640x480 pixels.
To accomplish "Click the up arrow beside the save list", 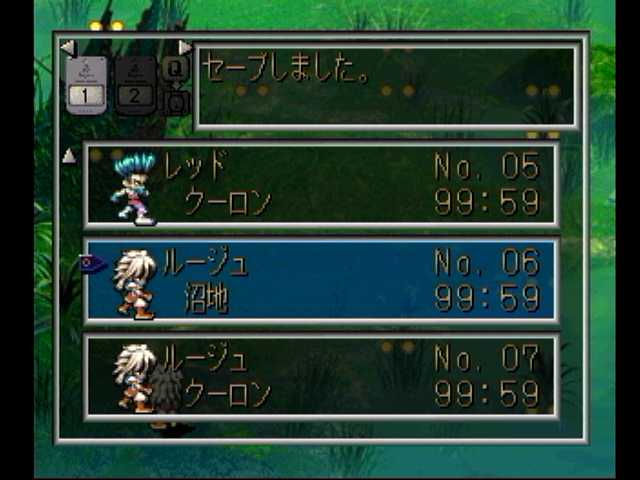I will [69, 155].
